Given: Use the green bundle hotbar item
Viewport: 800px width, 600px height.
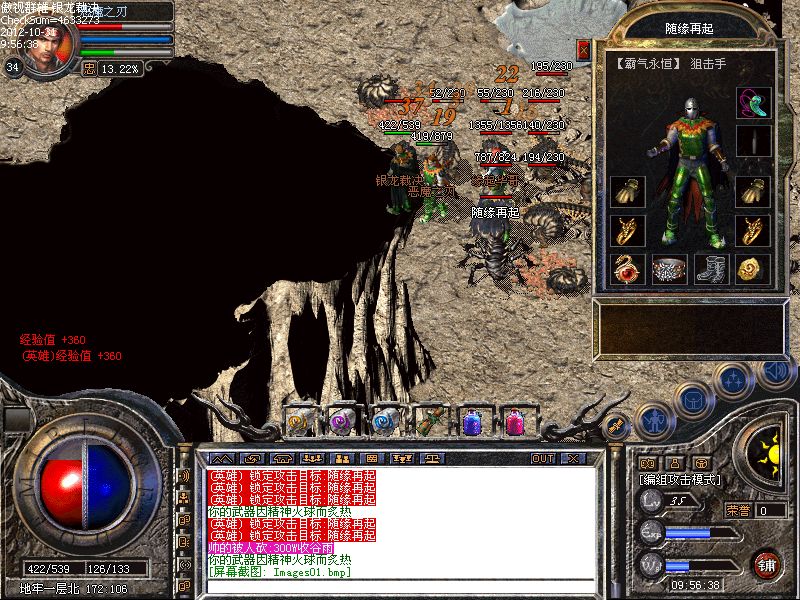Looking at the screenshot, I should [429, 420].
